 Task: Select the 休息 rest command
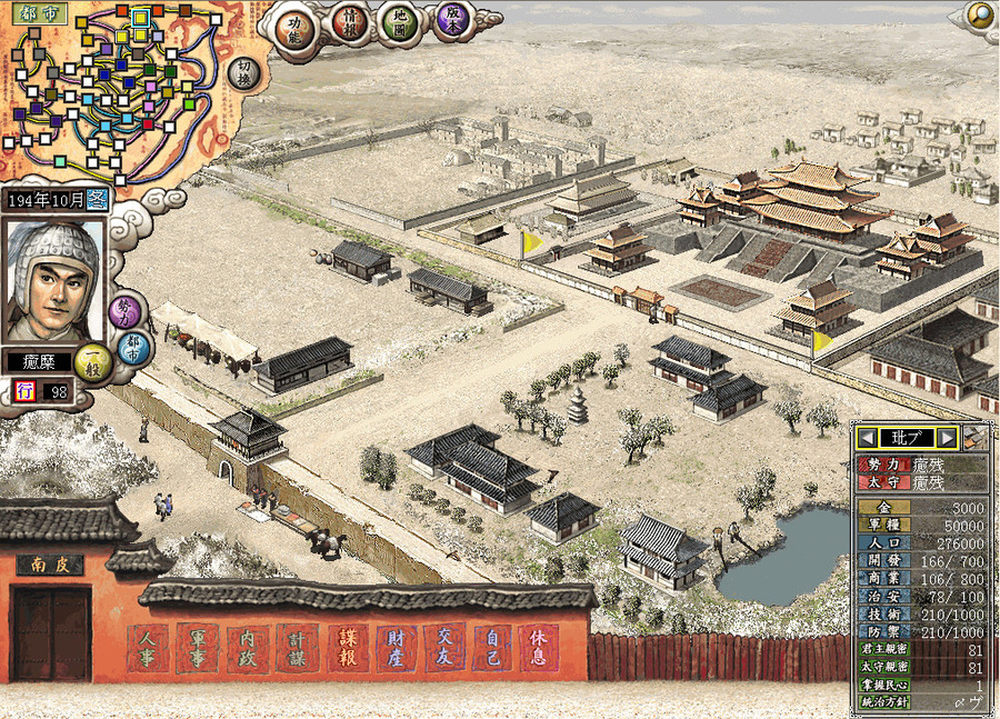540,649
